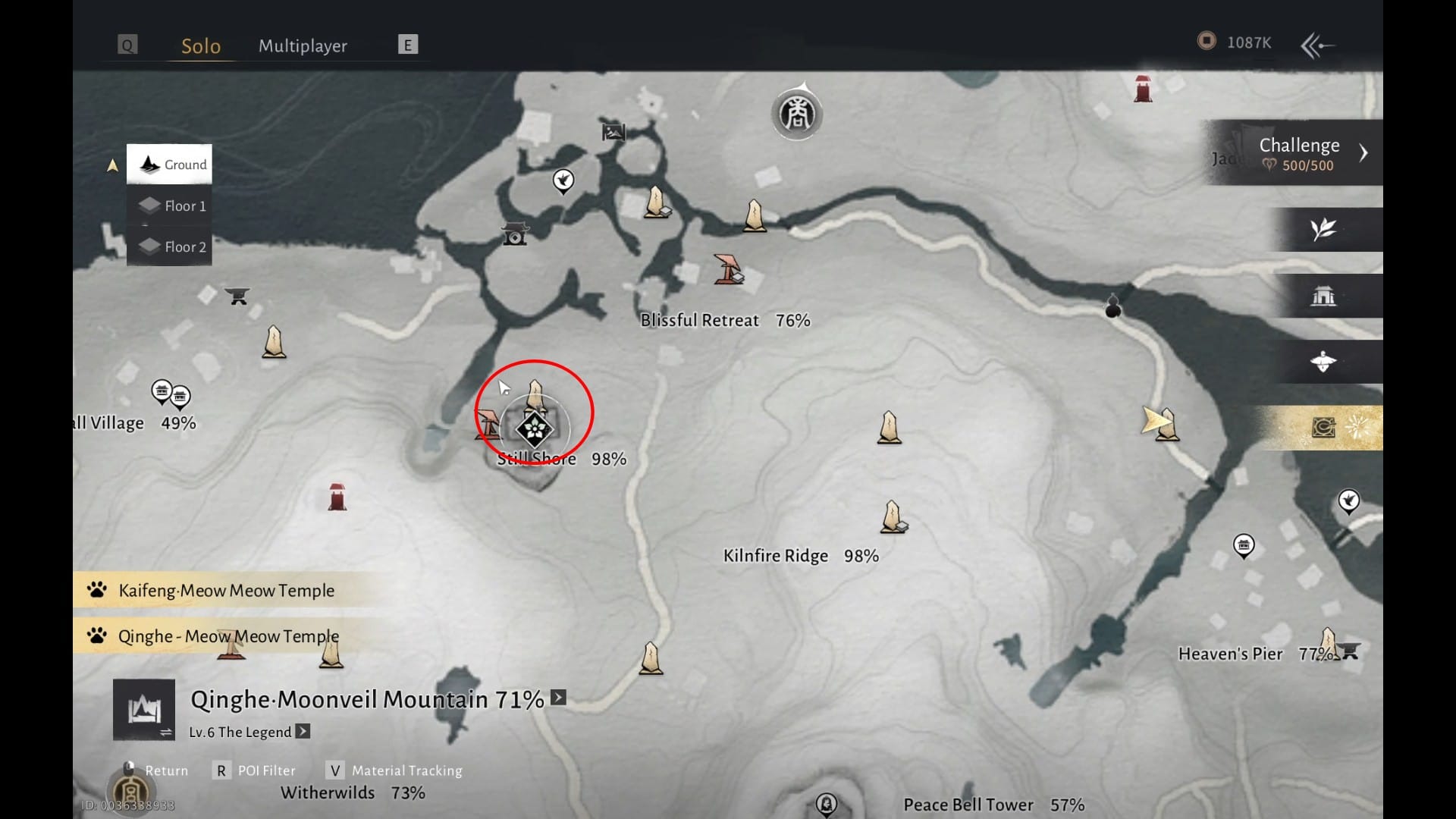Expand Qinghe Moonveil Mountain exploration details

pos(558,698)
